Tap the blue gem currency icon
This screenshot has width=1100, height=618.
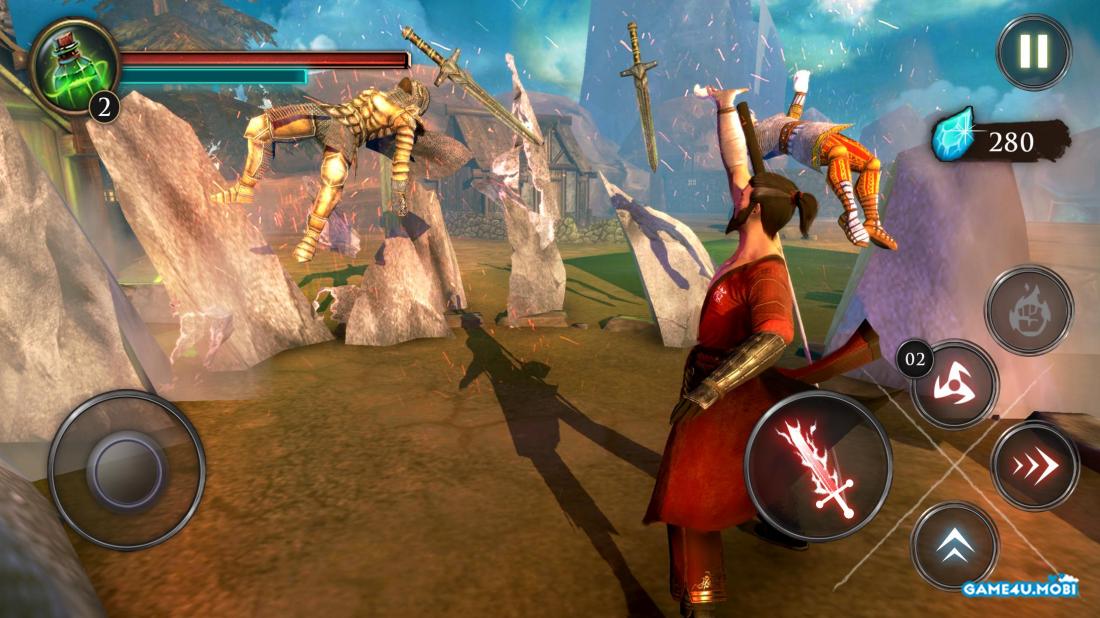(952, 140)
